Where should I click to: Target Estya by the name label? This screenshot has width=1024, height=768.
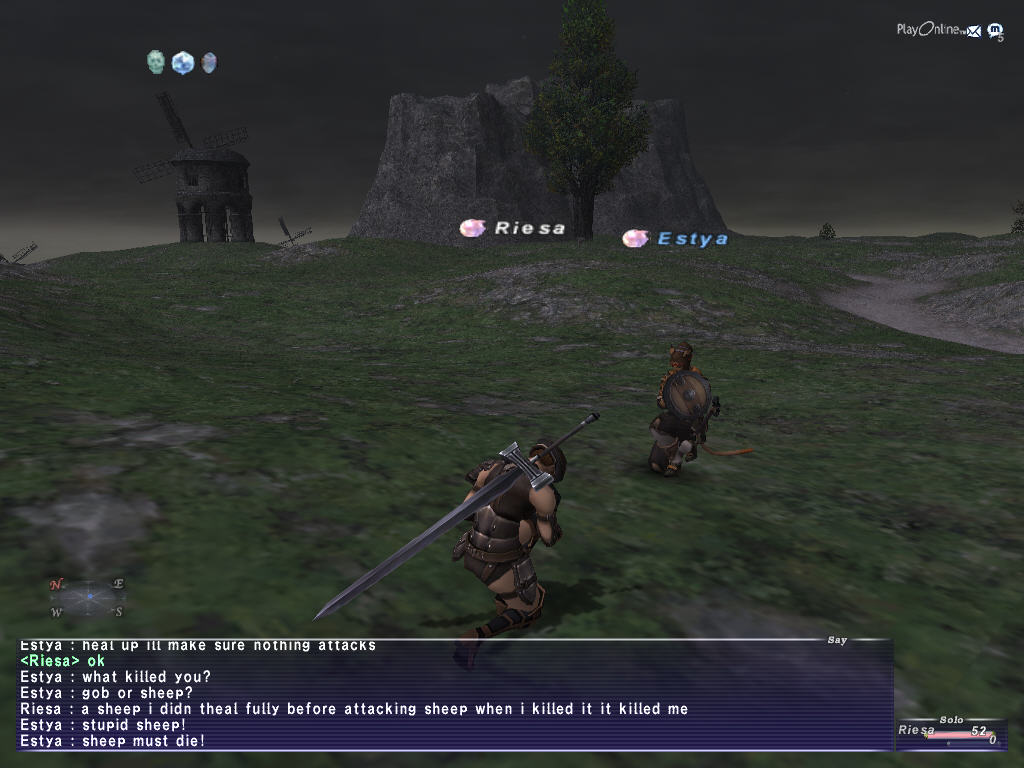pyautogui.click(x=692, y=239)
